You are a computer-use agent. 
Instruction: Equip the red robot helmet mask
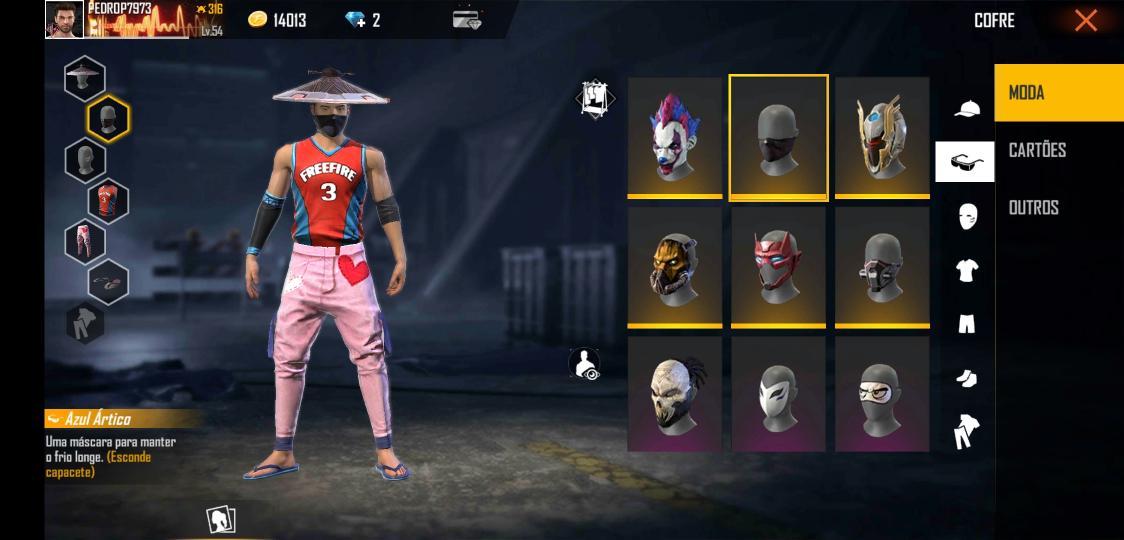[778, 265]
